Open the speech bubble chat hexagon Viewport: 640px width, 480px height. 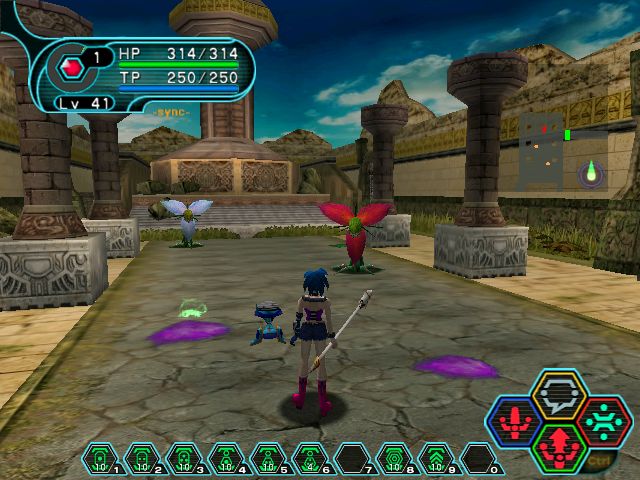pyautogui.click(x=560, y=396)
